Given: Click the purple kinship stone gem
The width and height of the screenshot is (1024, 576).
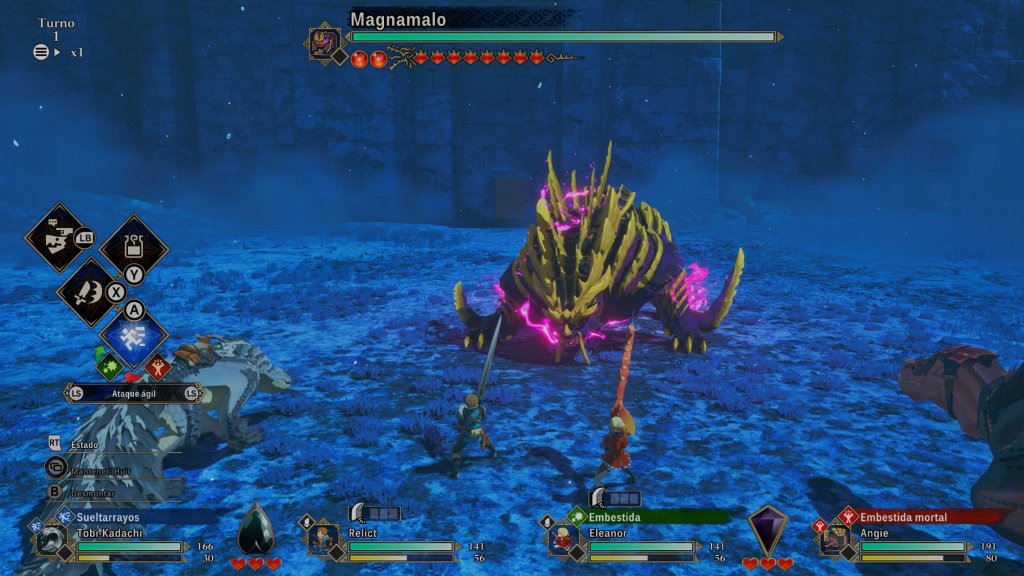Looking at the screenshot, I should 768,530.
